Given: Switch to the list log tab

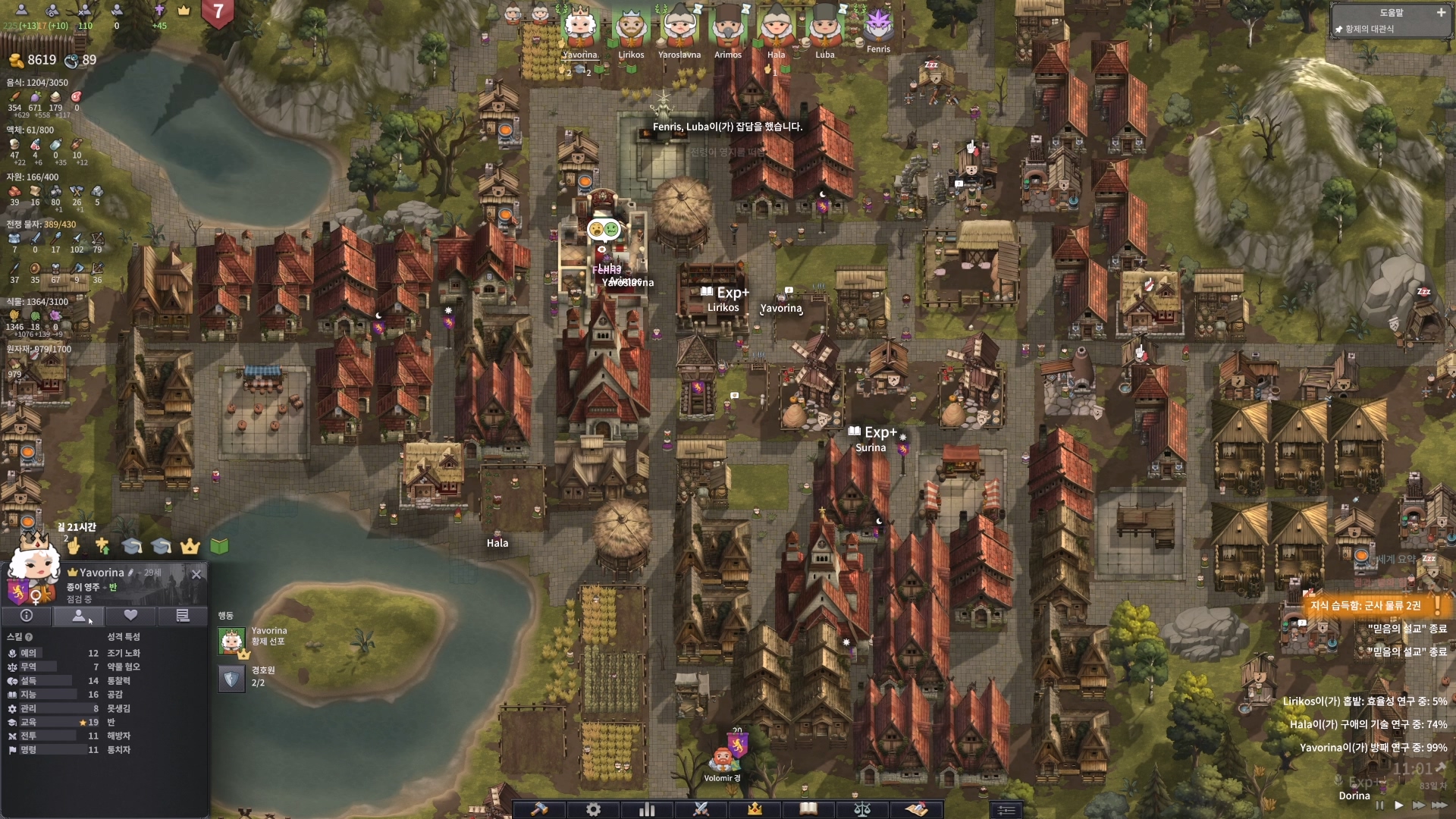Looking at the screenshot, I should tap(182, 616).
